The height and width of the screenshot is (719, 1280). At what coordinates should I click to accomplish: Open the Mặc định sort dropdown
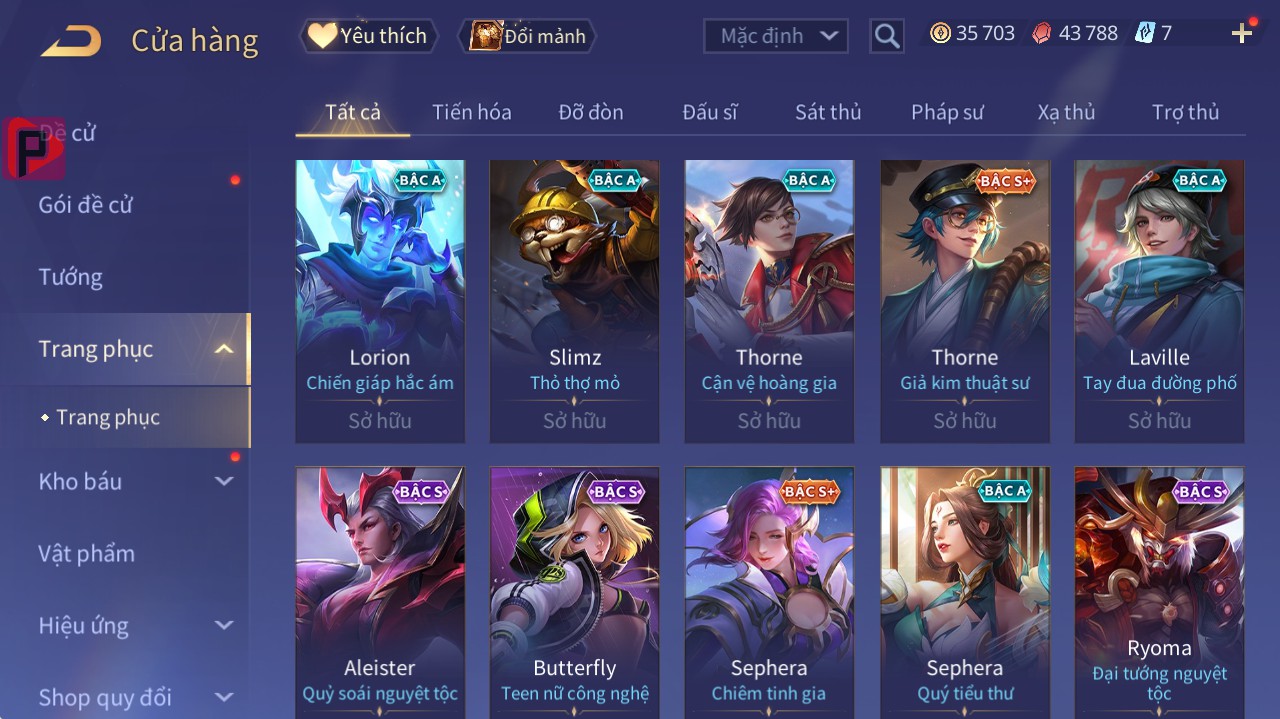[776, 36]
